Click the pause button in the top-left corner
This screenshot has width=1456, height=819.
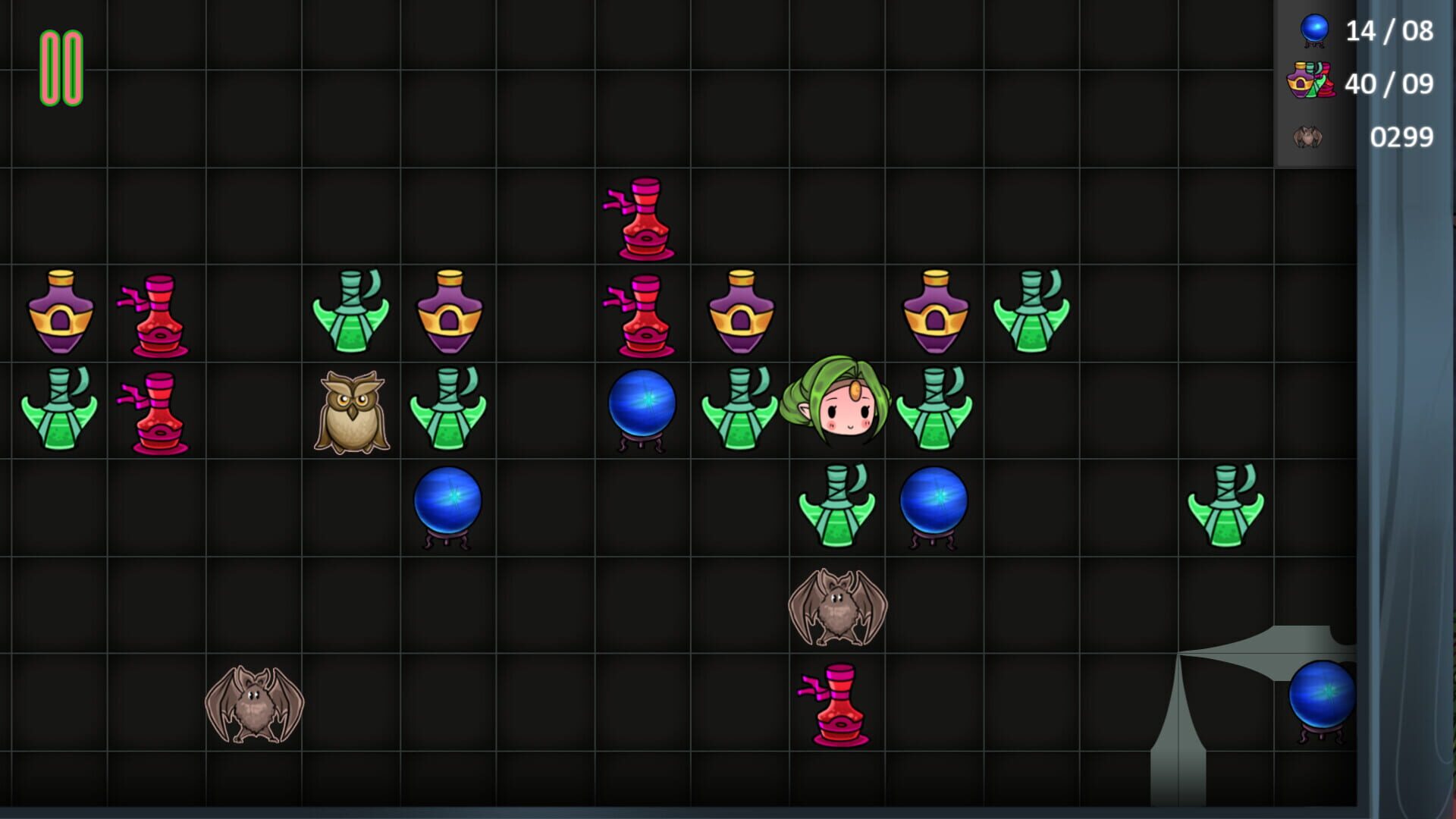tap(61, 67)
